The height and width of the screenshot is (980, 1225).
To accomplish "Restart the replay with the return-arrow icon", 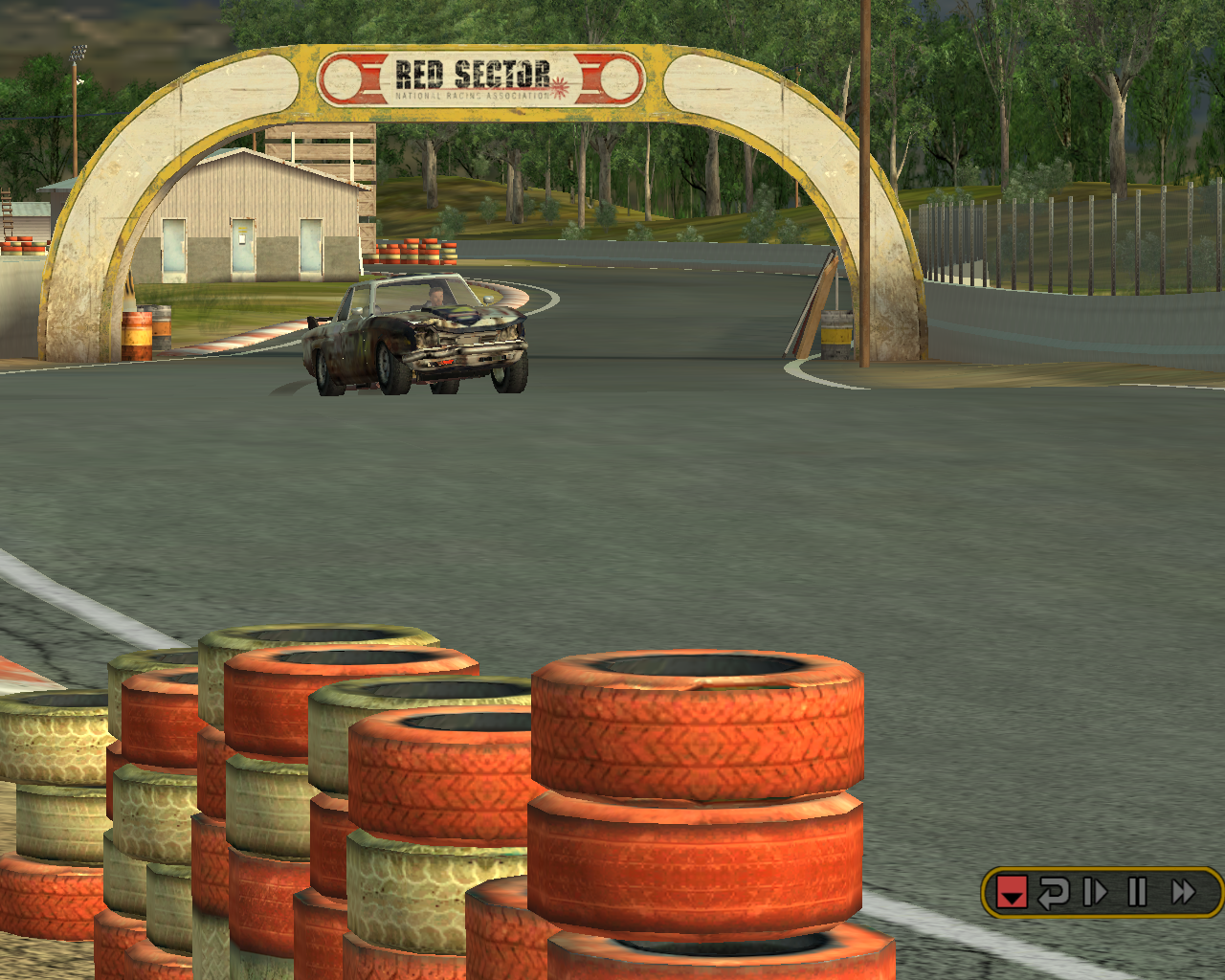I will [1054, 893].
